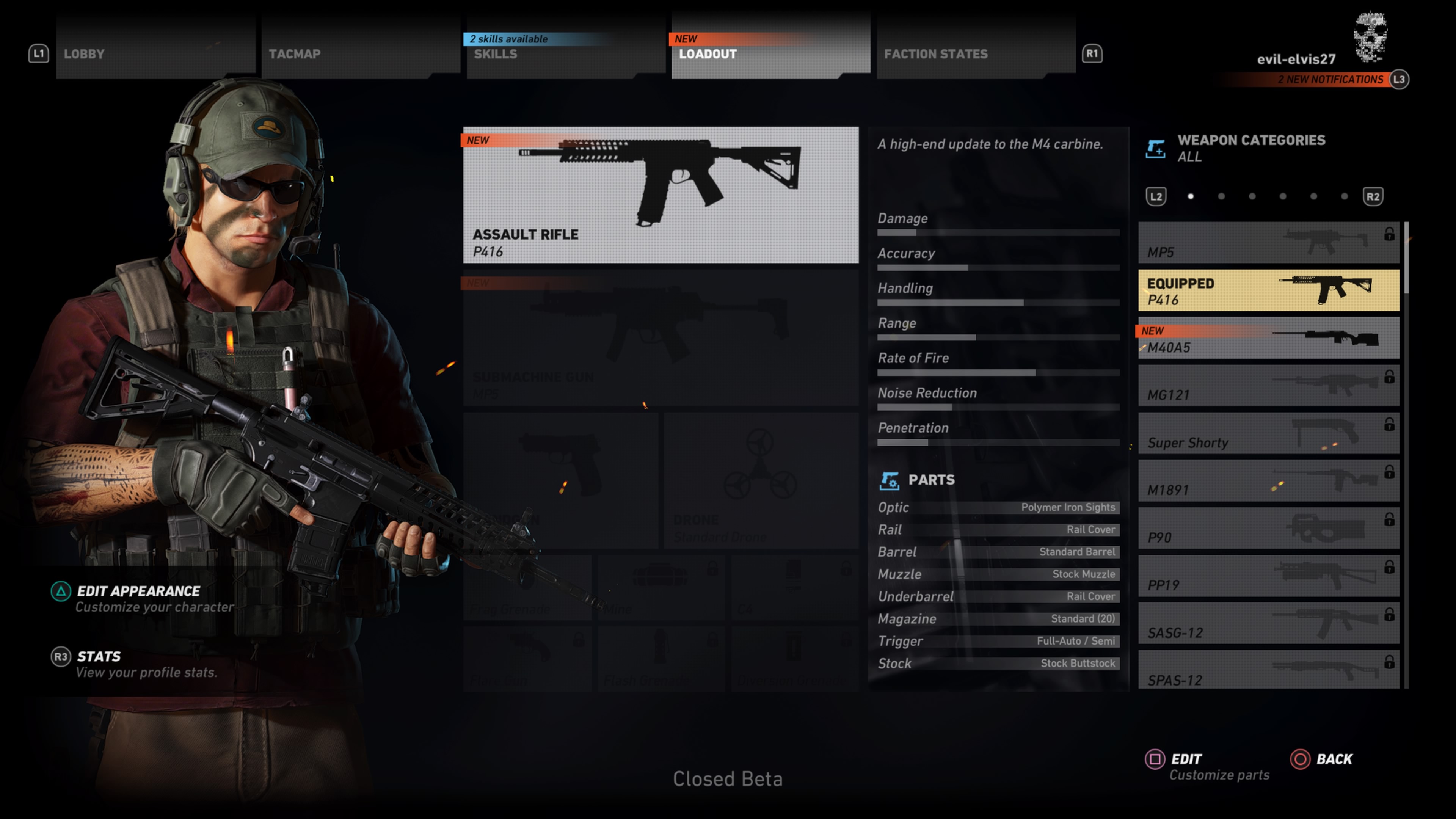This screenshot has height=819, width=1456.
Task: Choose the Super Shorty shotgun row
Action: point(1268,433)
